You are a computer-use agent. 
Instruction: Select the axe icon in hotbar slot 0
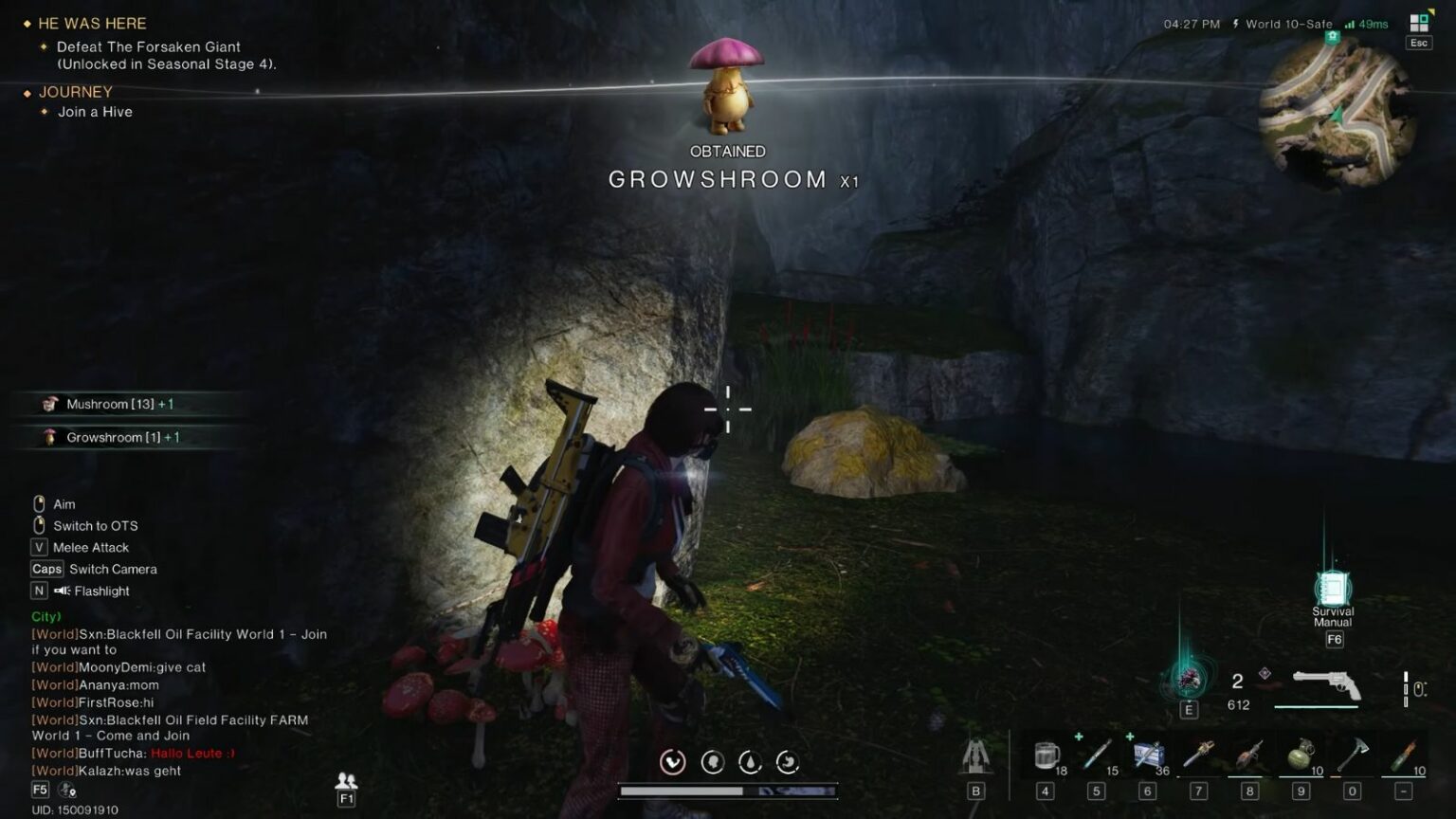pos(1353,754)
